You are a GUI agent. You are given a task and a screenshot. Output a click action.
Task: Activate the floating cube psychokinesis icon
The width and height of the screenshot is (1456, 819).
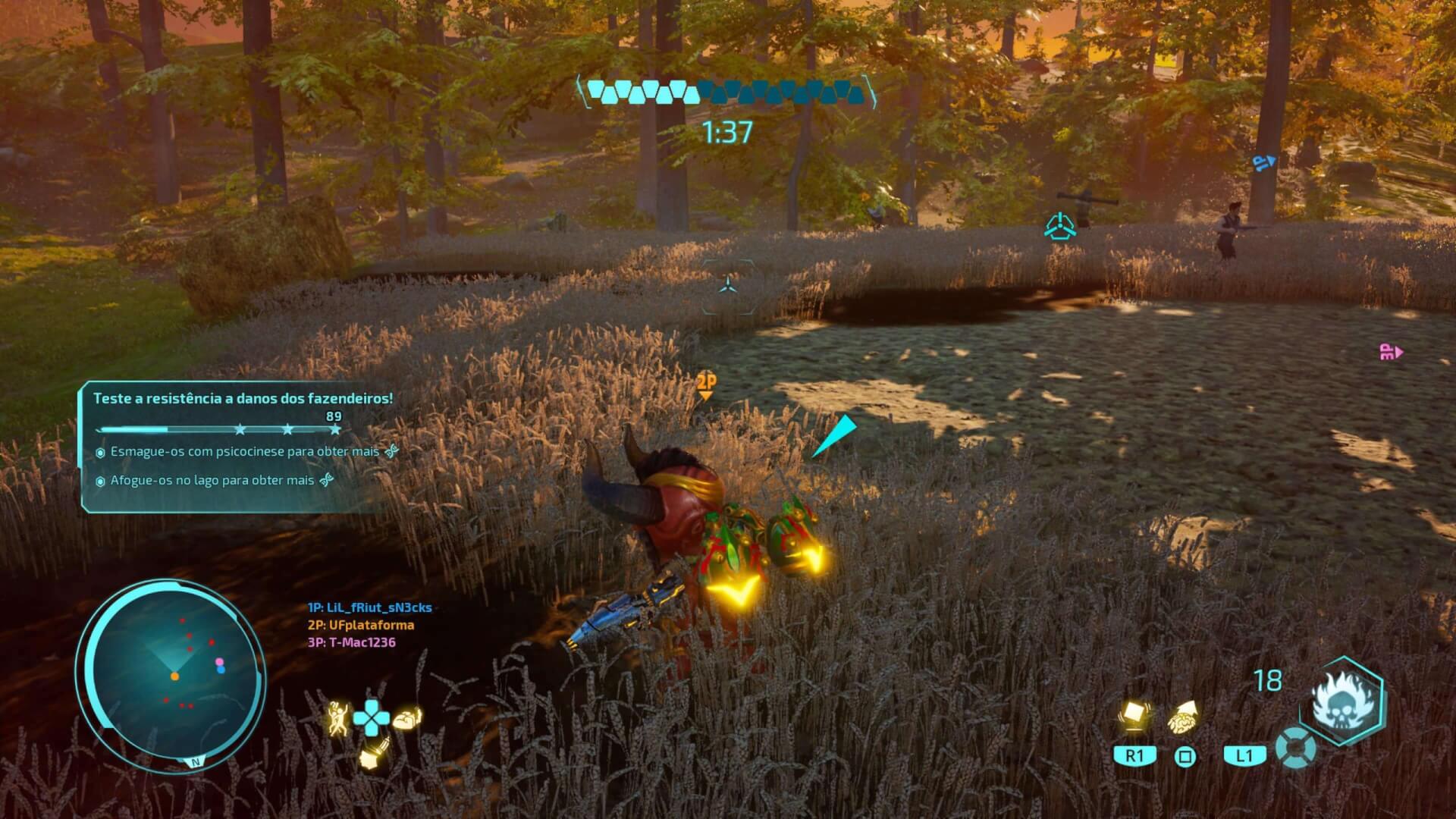click(1134, 715)
